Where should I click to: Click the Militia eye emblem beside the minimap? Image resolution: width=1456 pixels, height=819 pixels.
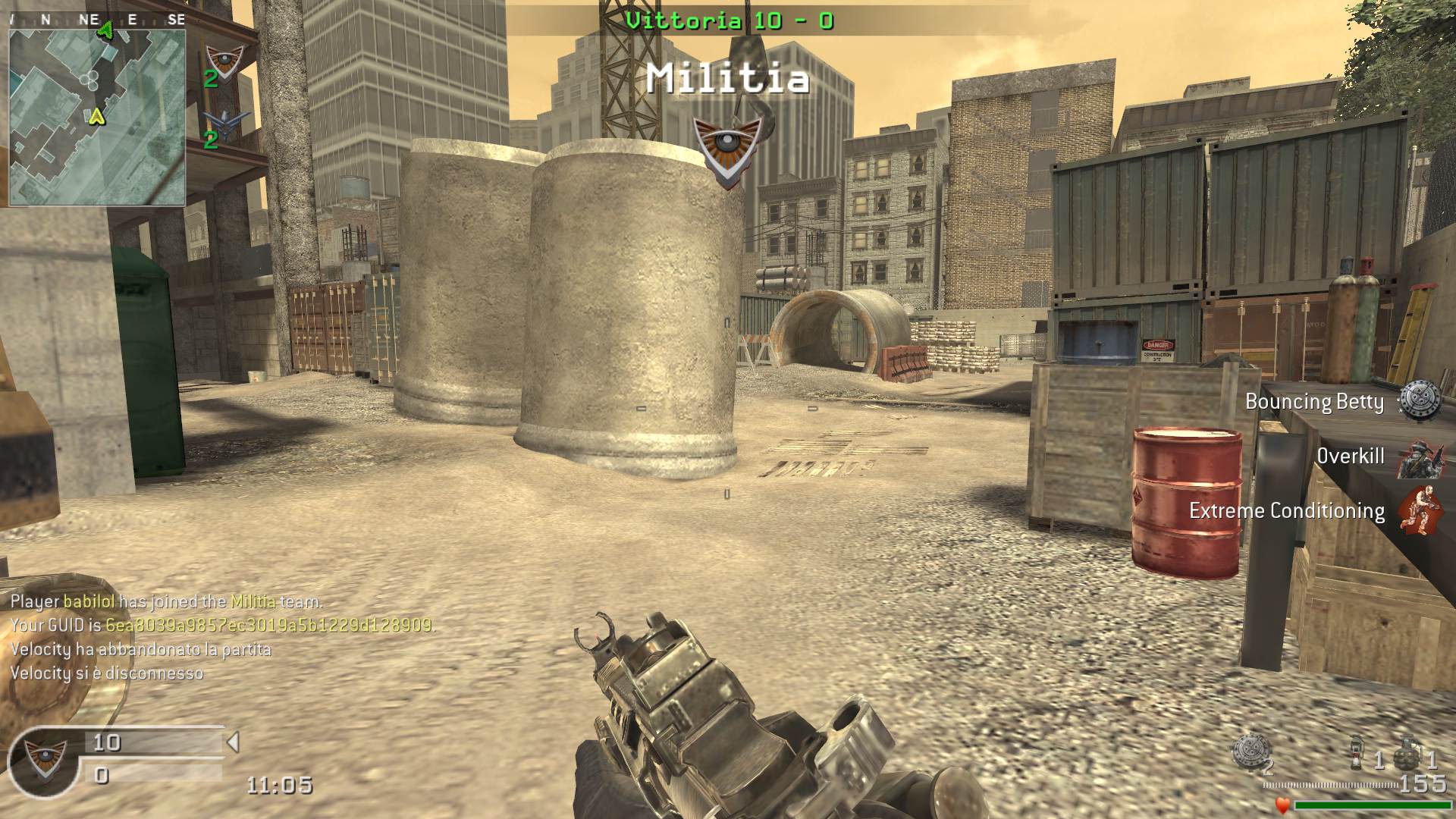click(224, 61)
